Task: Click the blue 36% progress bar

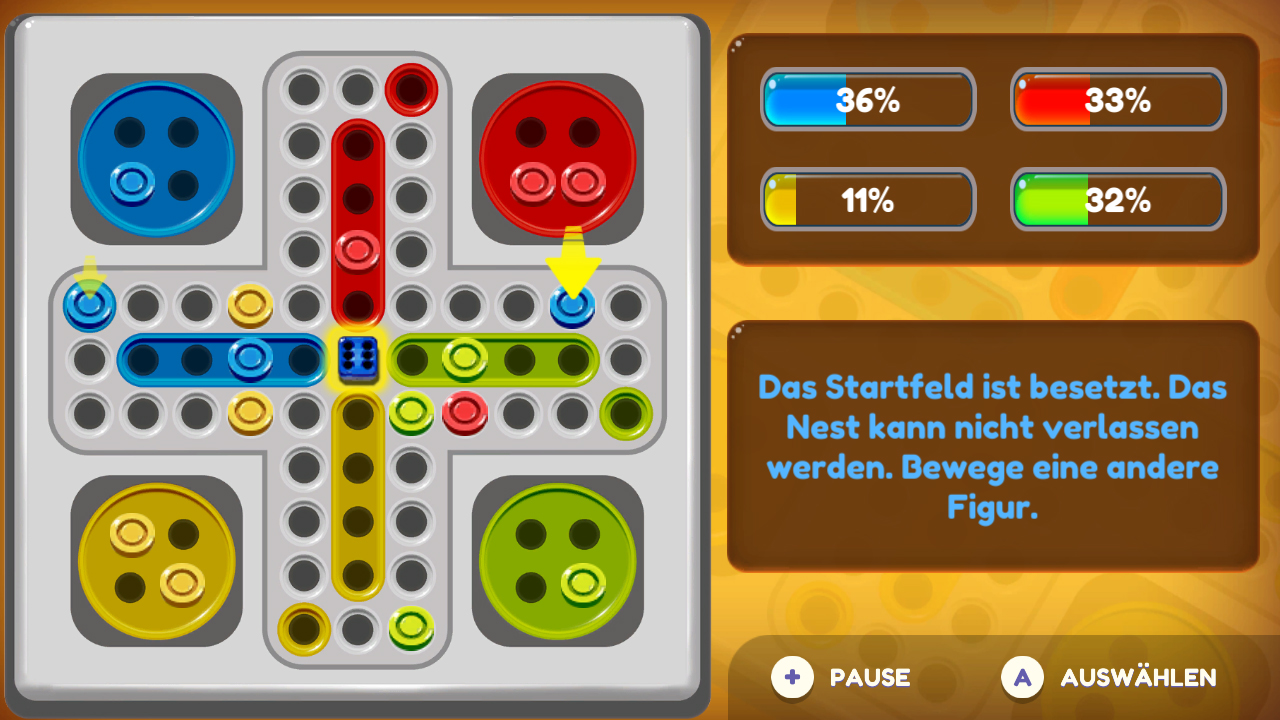Action: pos(867,100)
